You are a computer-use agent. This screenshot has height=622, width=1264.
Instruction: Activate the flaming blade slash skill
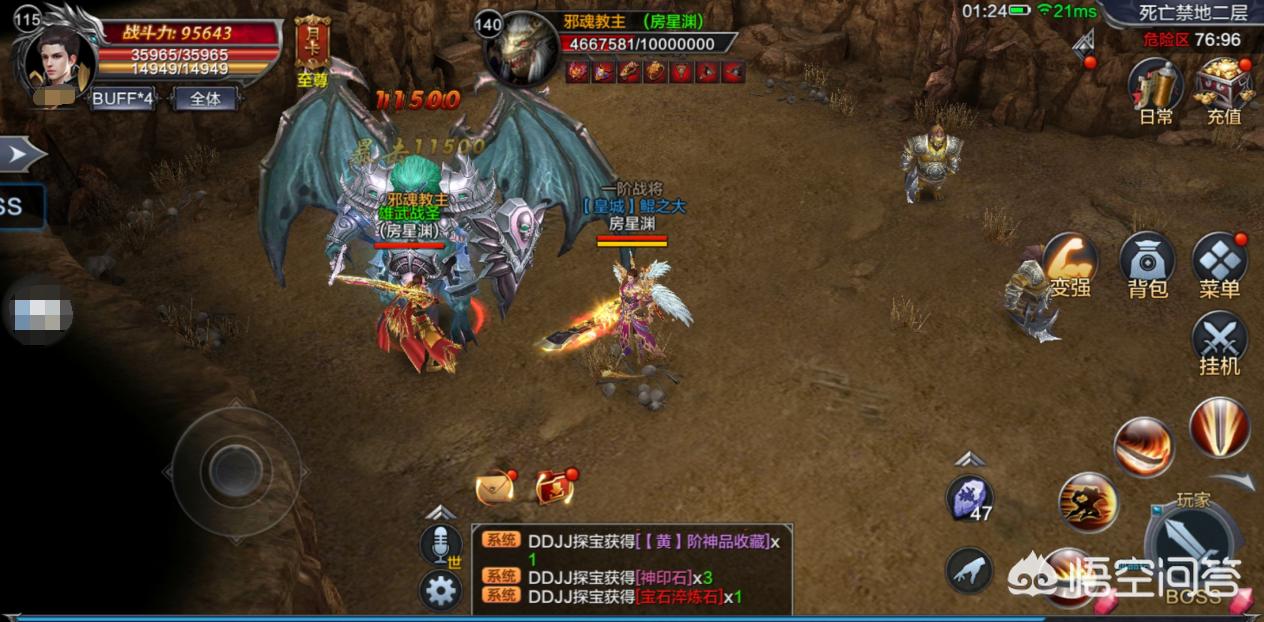1143,446
